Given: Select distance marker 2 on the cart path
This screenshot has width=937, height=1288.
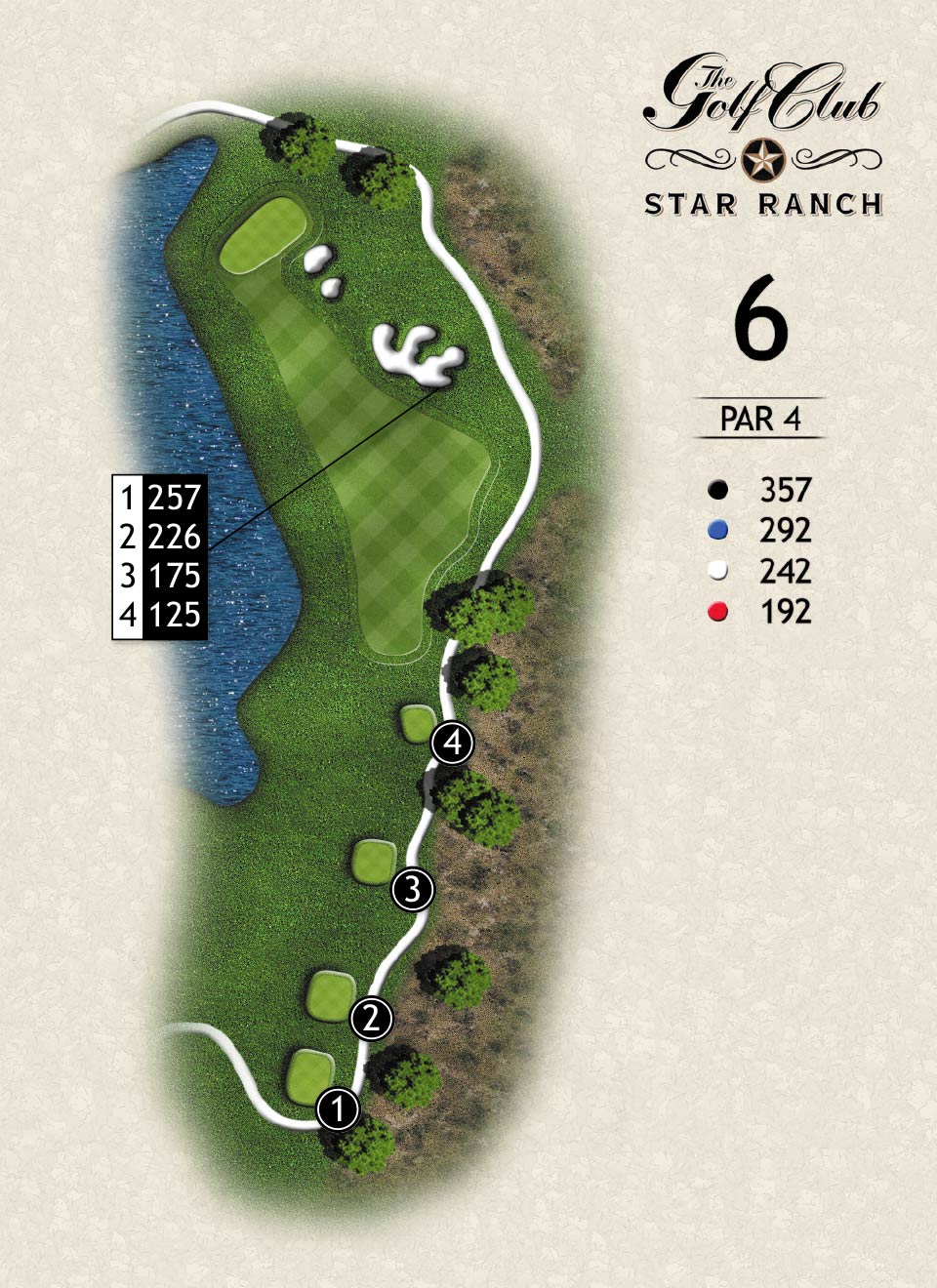Looking at the screenshot, I should (371, 1019).
